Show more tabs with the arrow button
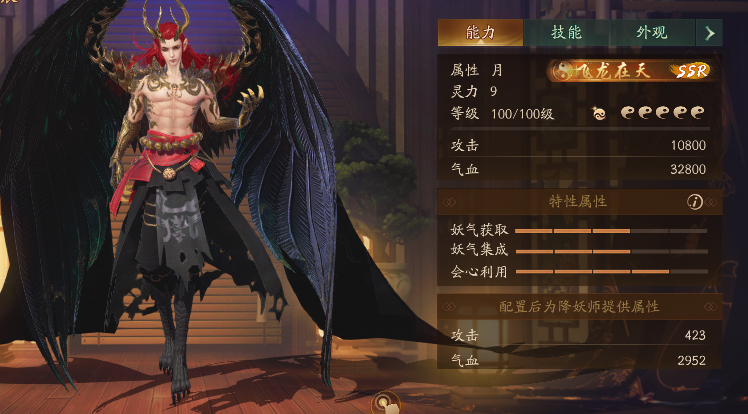The height and width of the screenshot is (414, 748). coord(709,32)
